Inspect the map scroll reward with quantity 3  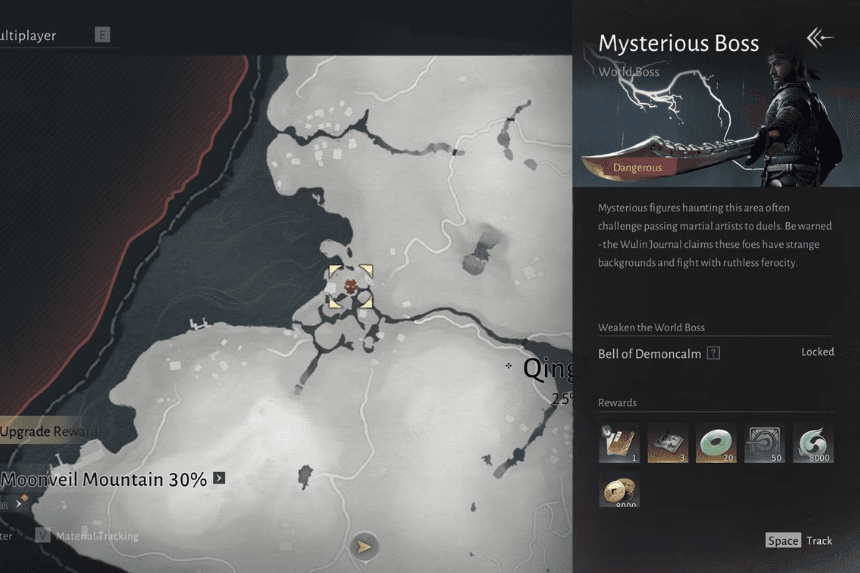[667, 443]
